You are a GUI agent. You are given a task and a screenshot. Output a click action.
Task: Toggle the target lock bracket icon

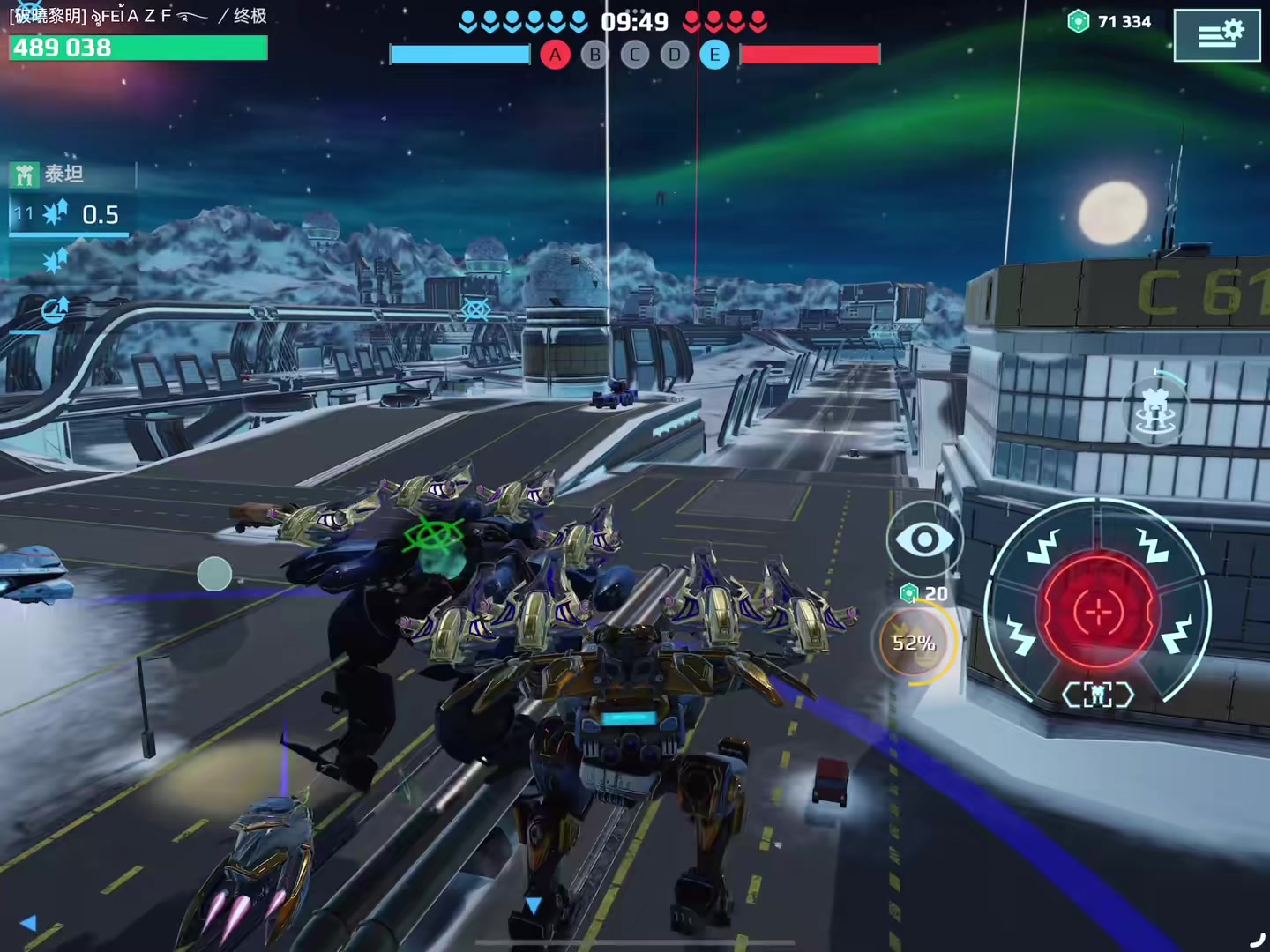(x=1098, y=696)
